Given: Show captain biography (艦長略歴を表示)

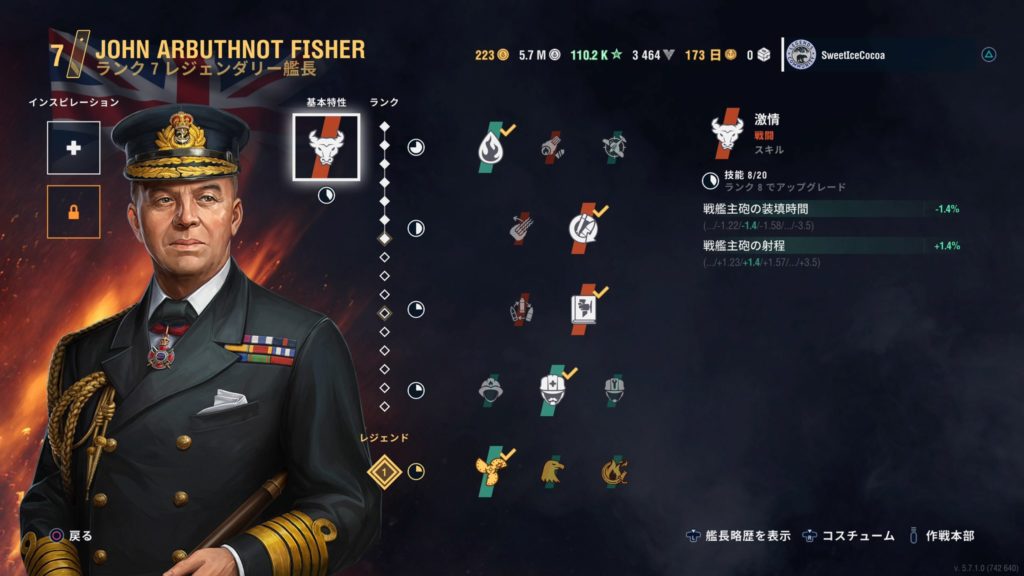Looking at the screenshot, I should pyautogui.click(x=739, y=536).
